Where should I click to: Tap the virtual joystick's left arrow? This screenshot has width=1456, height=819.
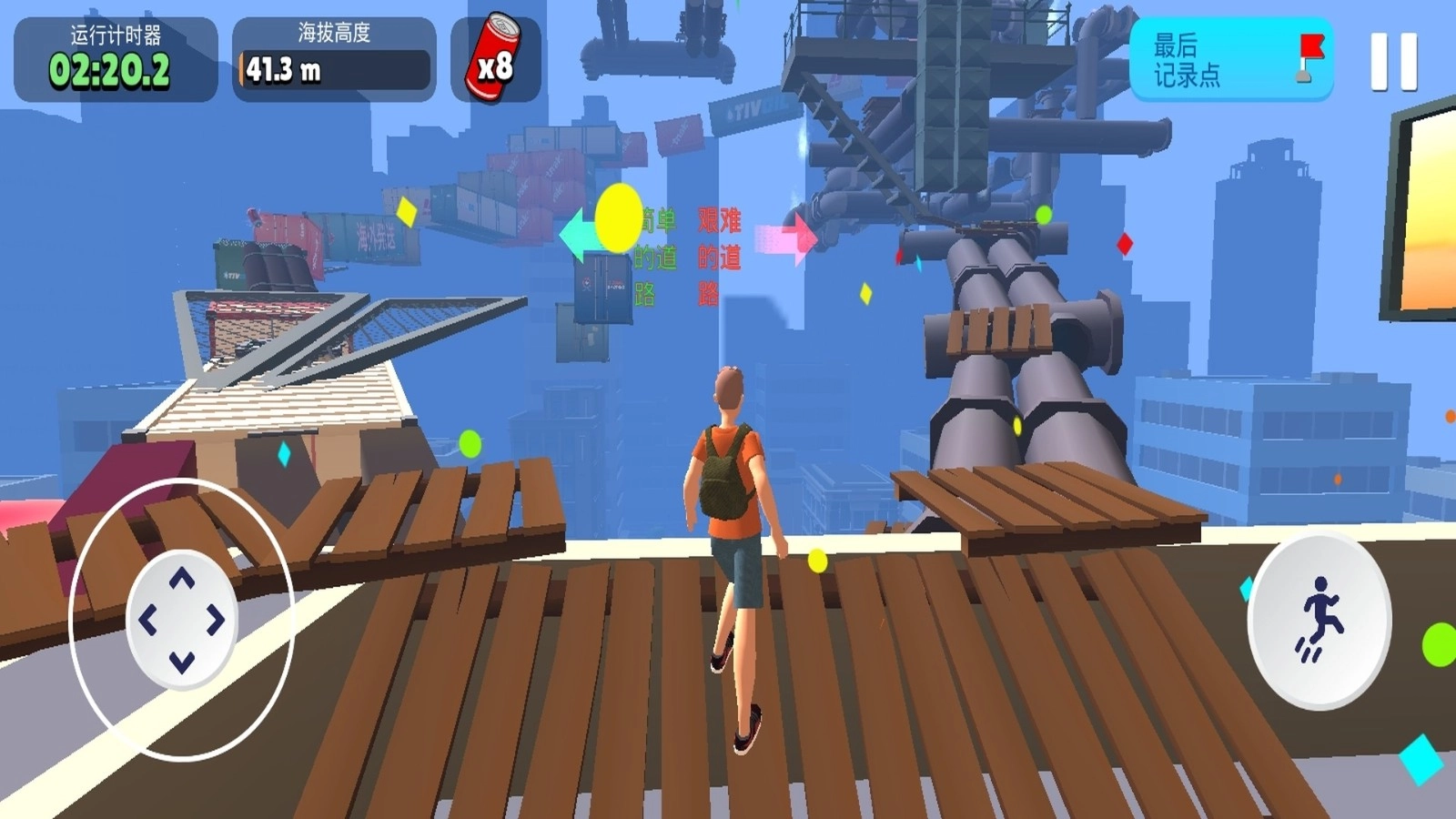[x=147, y=621]
